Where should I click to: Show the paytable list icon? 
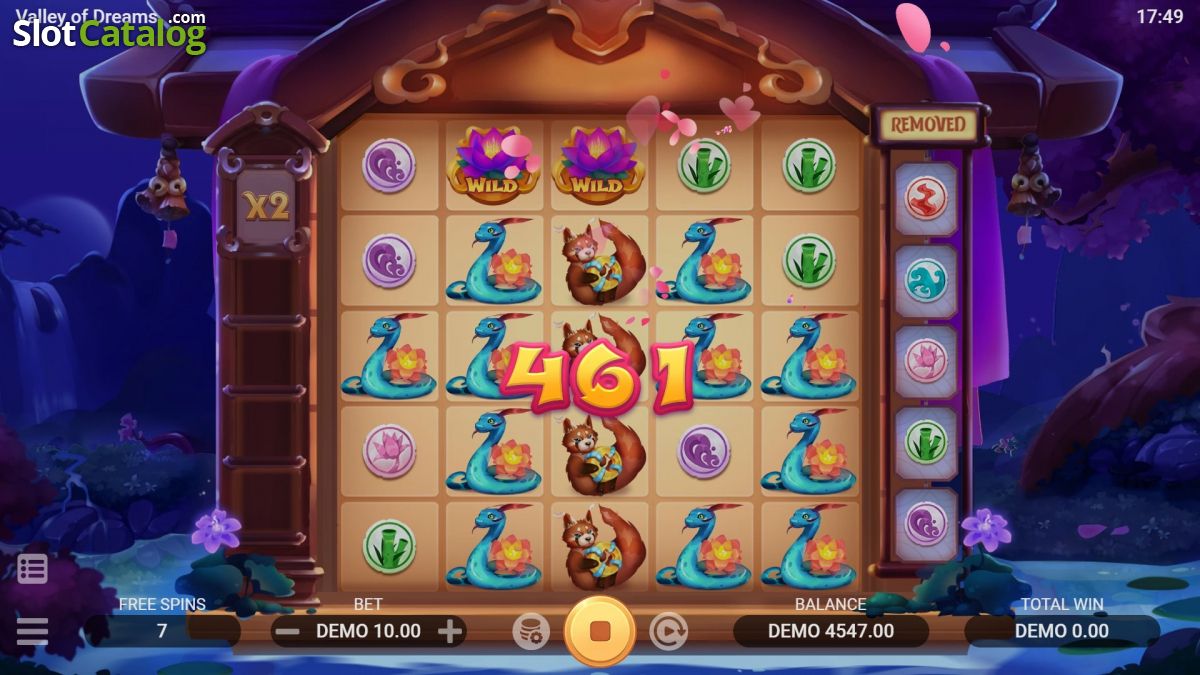[32, 569]
